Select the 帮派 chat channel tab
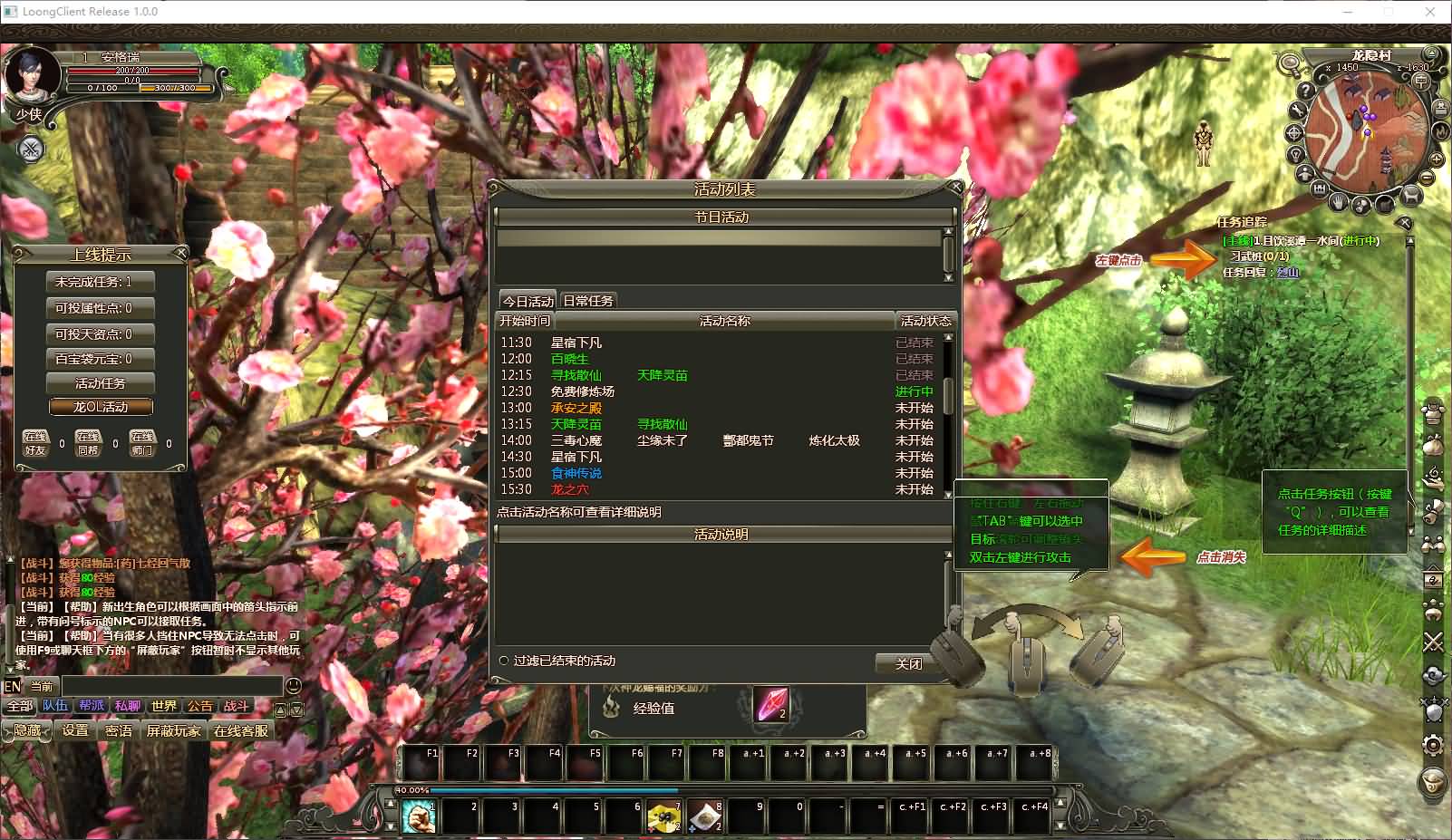Image resolution: width=1452 pixels, height=840 pixels. [x=92, y=706]
